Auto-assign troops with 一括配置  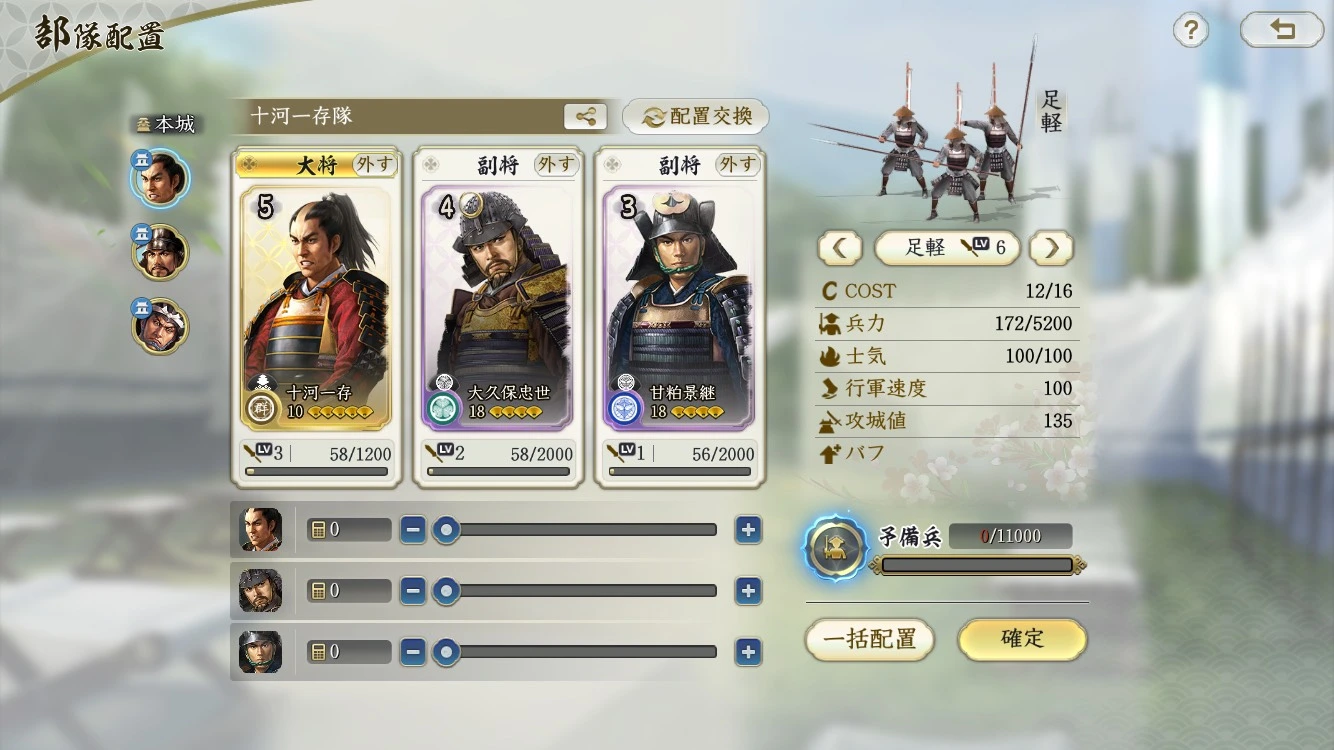(x=869, y=639)
